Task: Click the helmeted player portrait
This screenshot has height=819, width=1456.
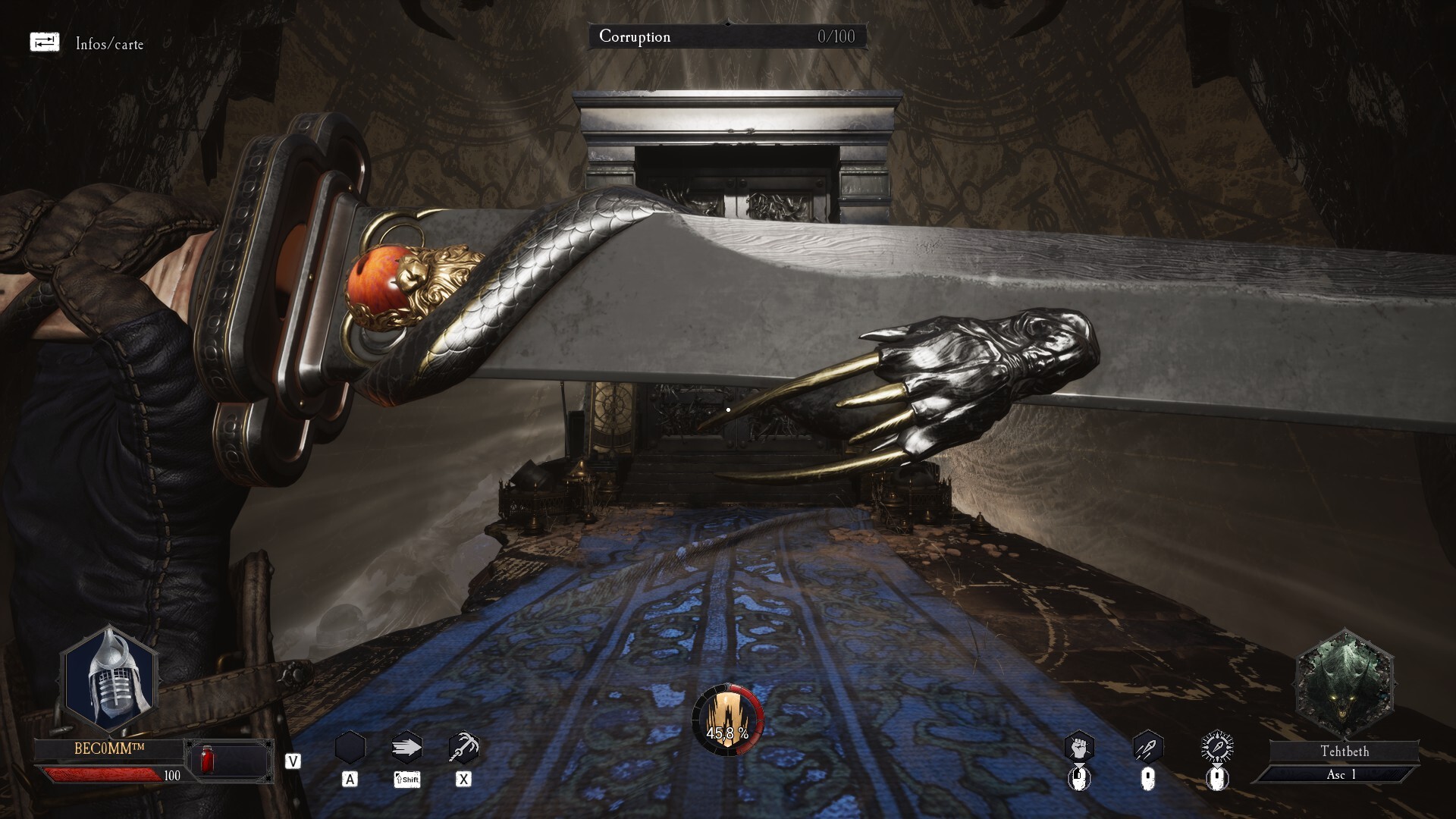Action: coord(111,677)
